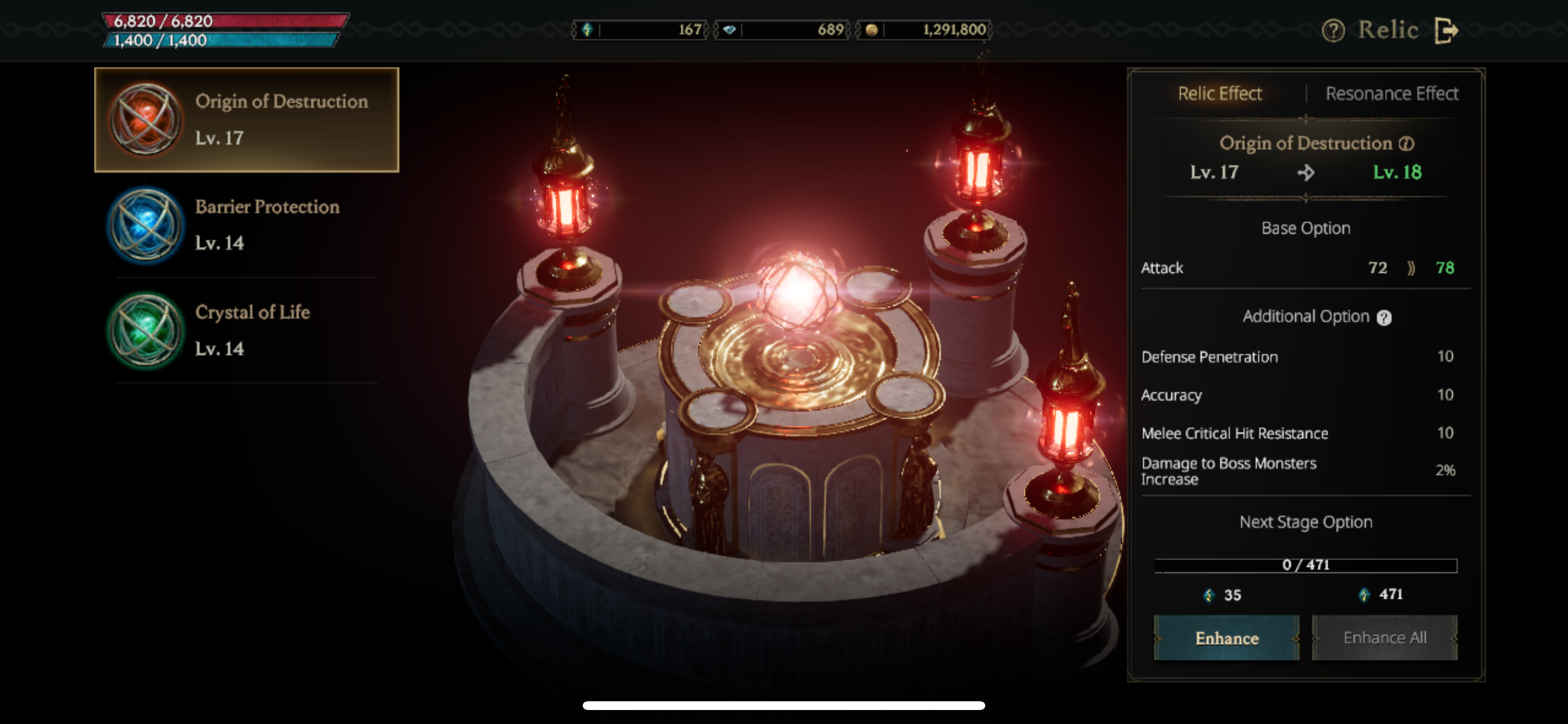Viewport: 1568px width, 724px height.
Task: Click the Lv. 17 to Lv. 18 upgrade arrow
Action: point(1304,172)
